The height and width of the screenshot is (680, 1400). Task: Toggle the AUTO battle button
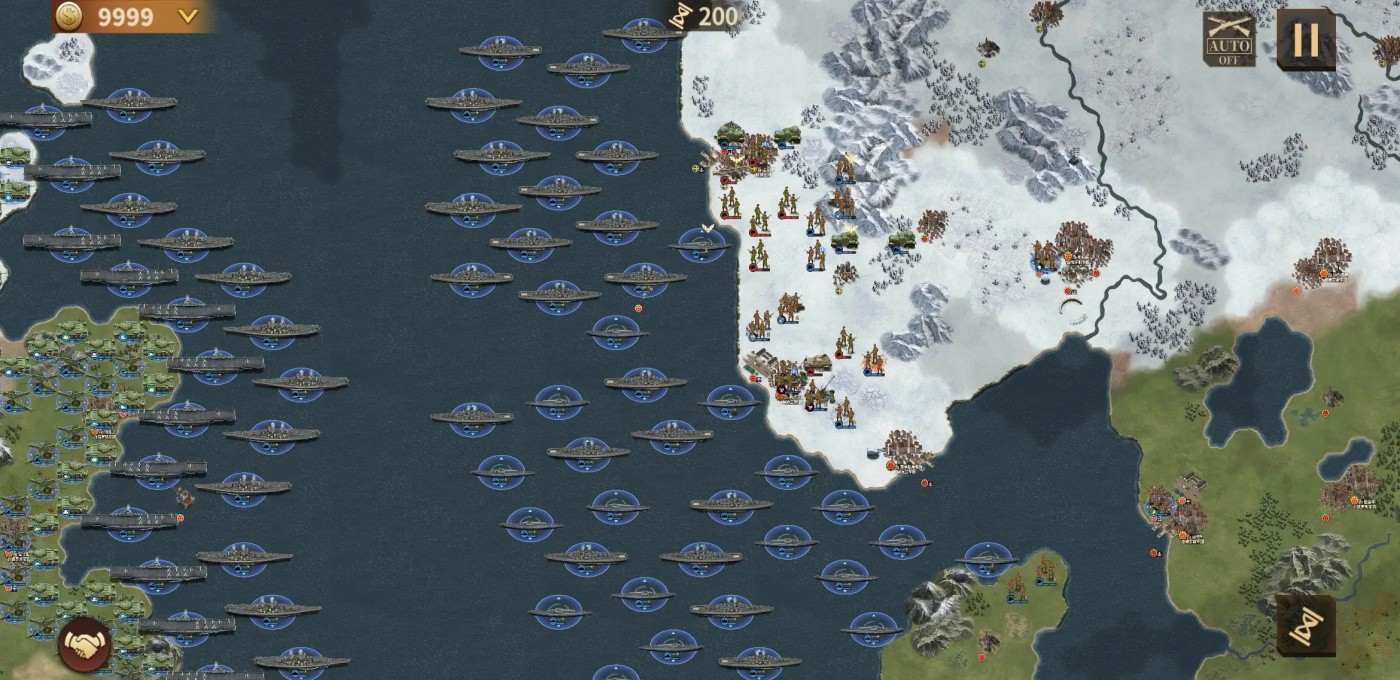pyautogui.click(x=1229, y=40)
